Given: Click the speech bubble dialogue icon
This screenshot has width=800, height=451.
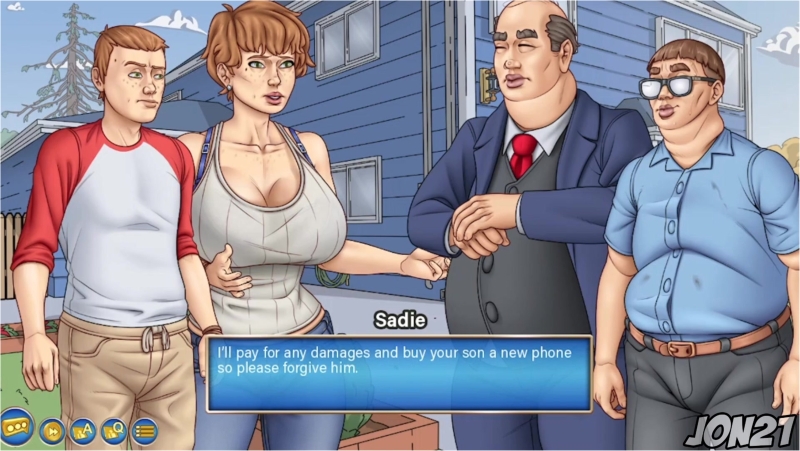Looking at the screenshot, I should (x=17, y=425).
